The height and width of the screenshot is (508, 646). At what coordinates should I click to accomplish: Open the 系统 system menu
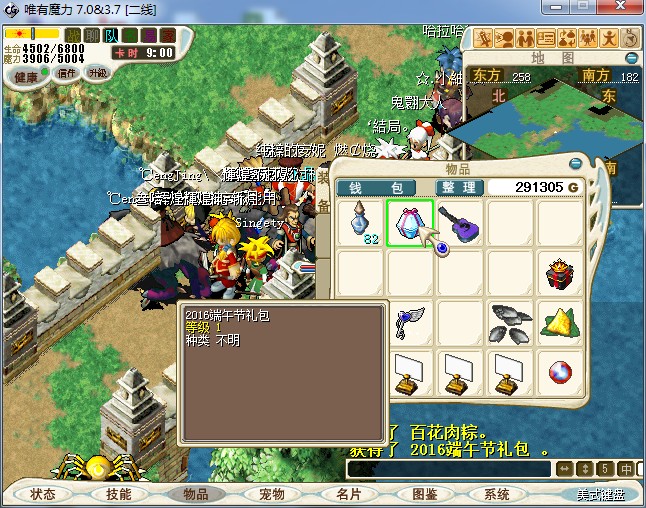pyautogui.click(x=497, y=494)
